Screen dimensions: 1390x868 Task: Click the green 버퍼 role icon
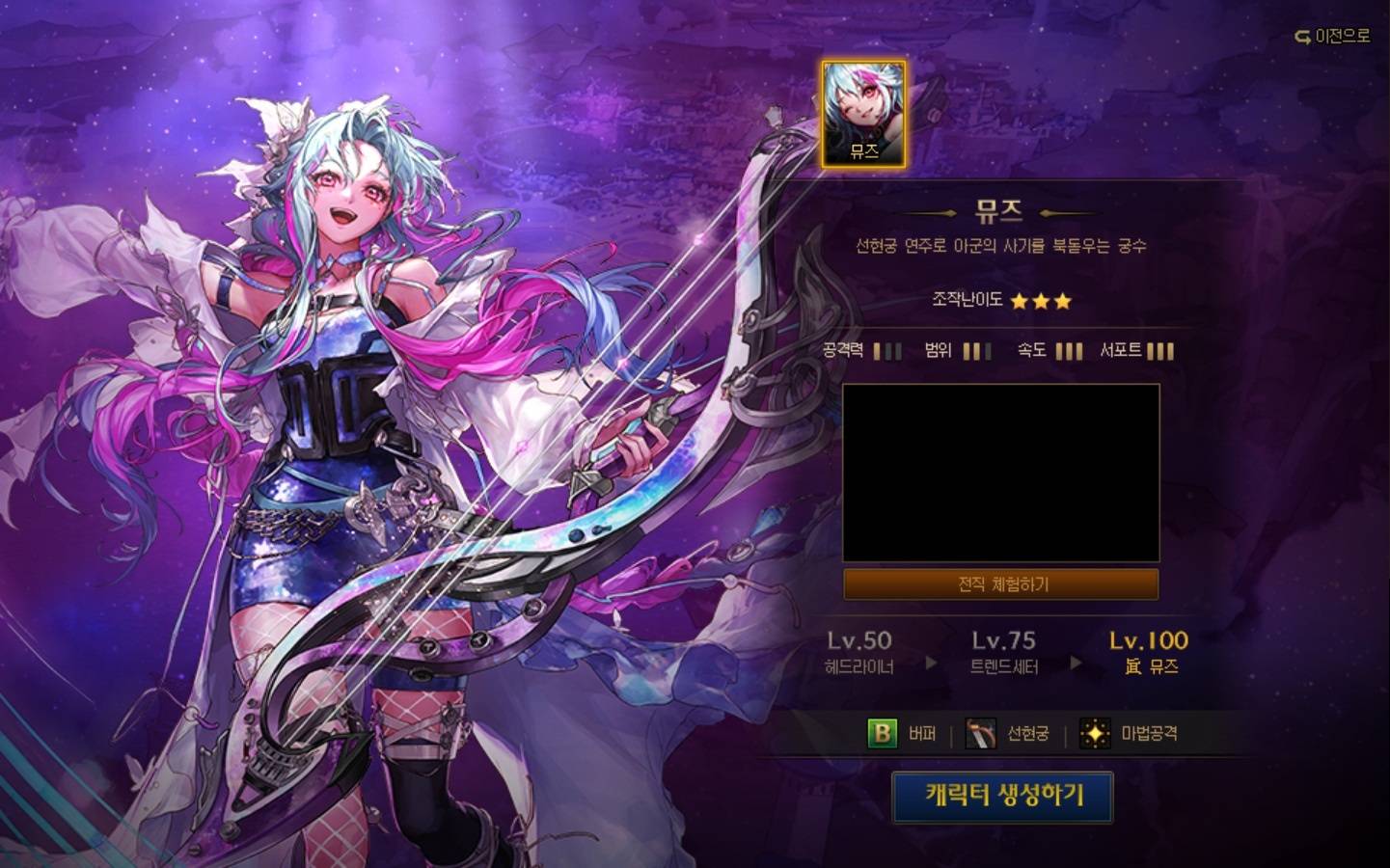pyautogui.click(x=882, y=734)
